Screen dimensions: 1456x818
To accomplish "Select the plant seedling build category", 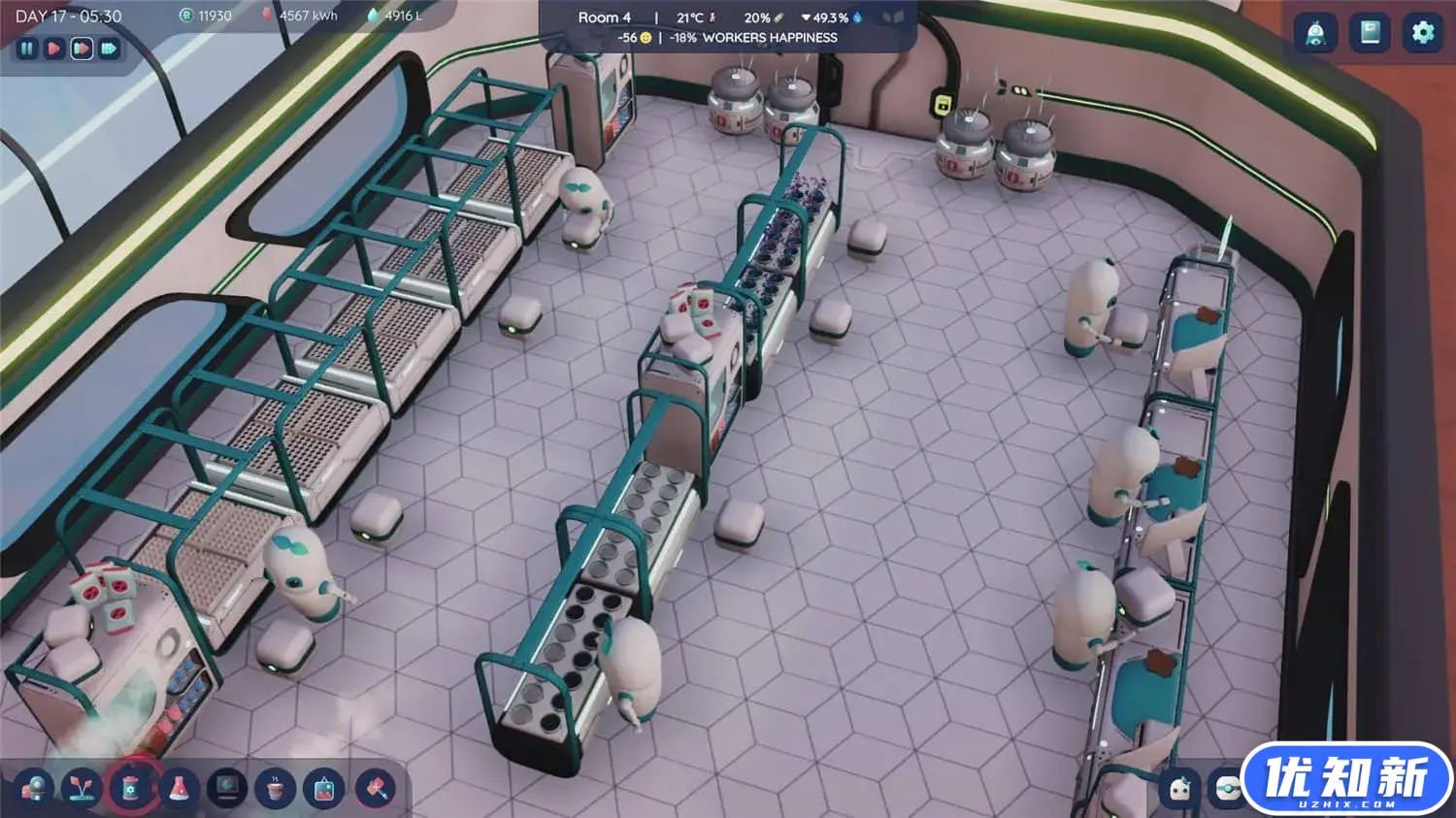I will [83, 788].
